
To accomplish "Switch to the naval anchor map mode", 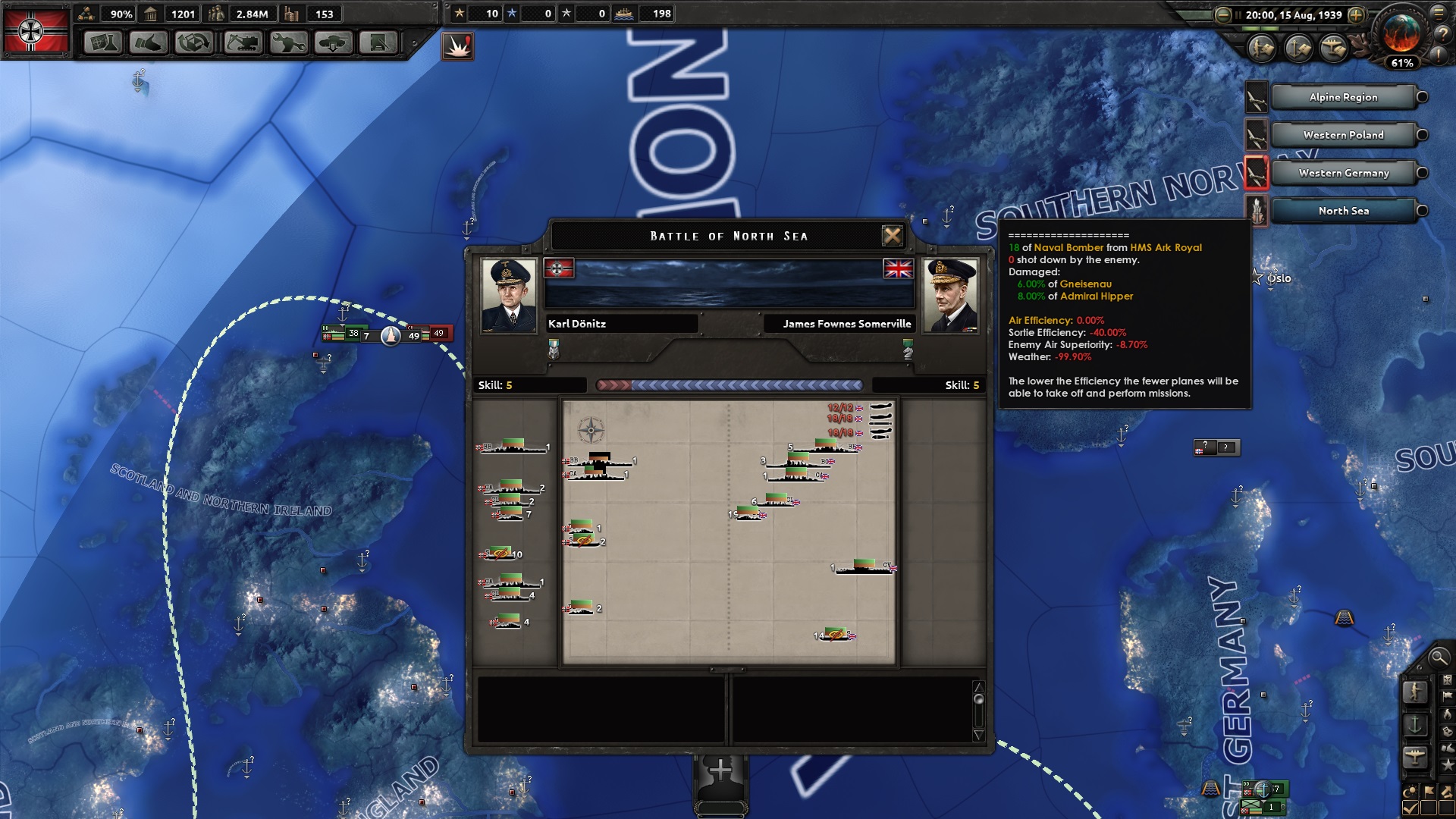I will pyautogui.click(x=1415, y=725).
